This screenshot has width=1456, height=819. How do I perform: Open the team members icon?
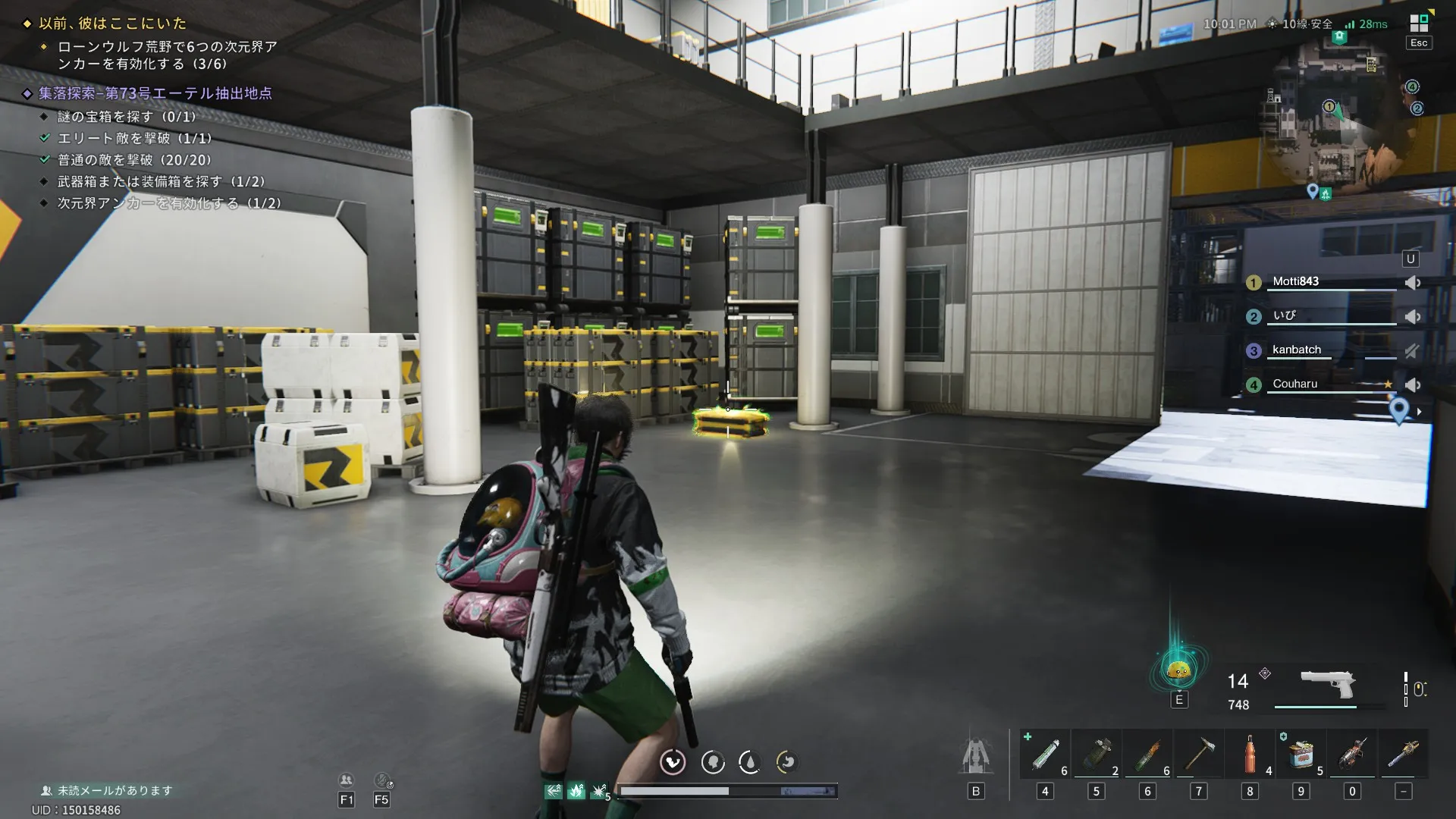click(346, 780)
